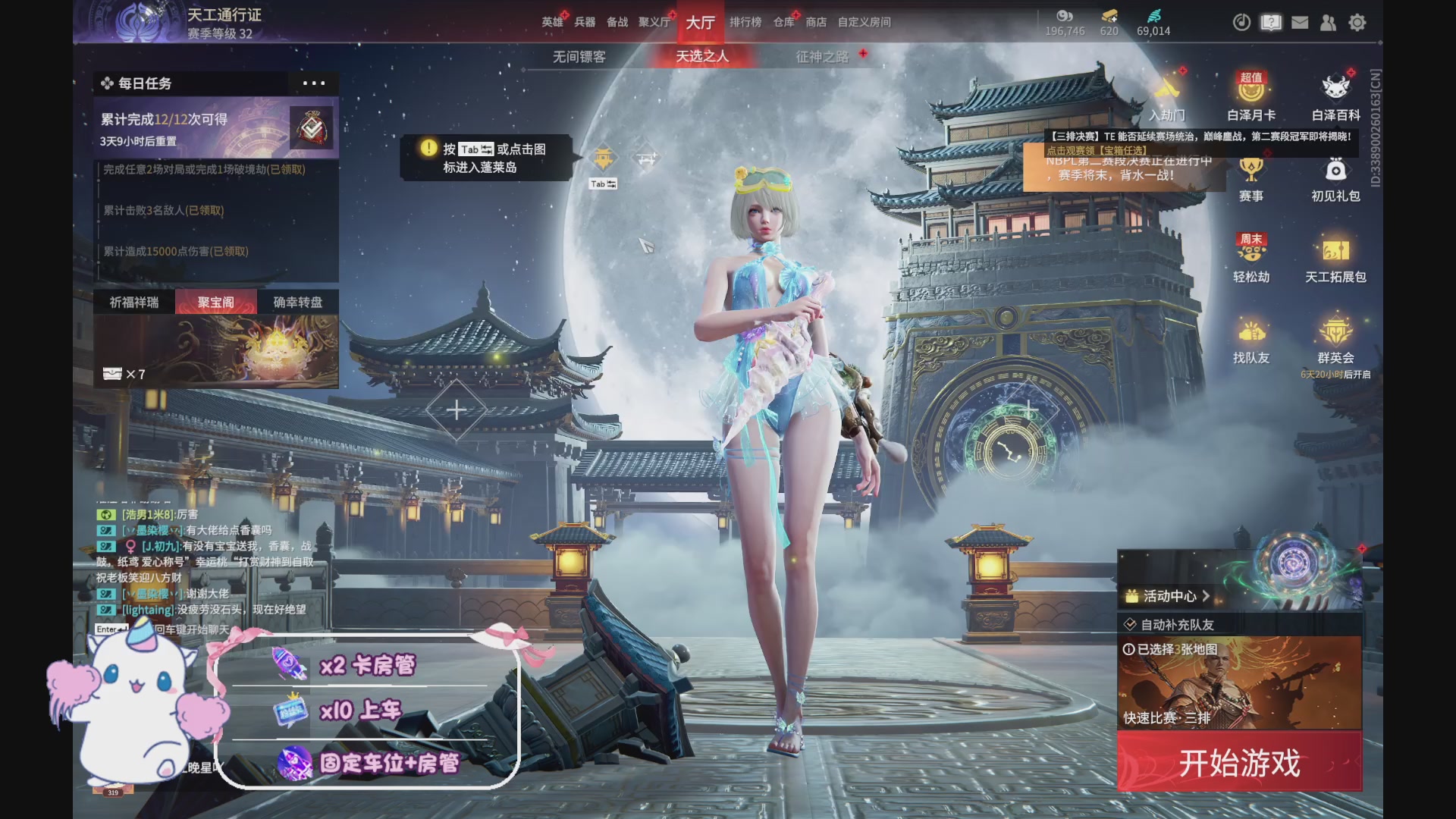Switch to the 征神之路 tab
The image size is (1456, 819).
[x=822, y=57]
